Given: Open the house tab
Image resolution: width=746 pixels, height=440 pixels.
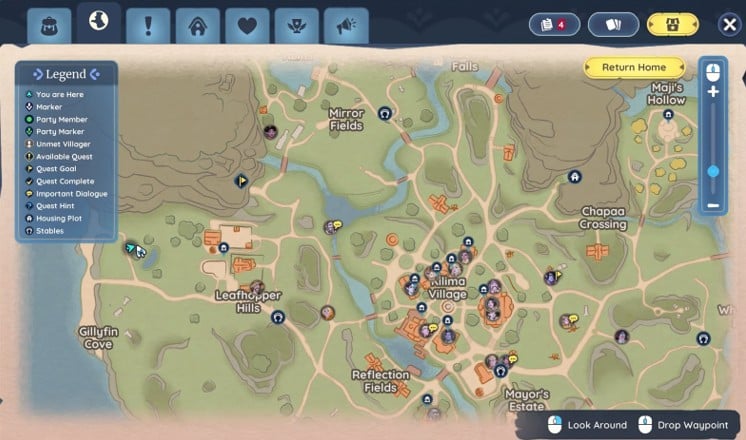Looking at the screenshot, I should 198,25.
